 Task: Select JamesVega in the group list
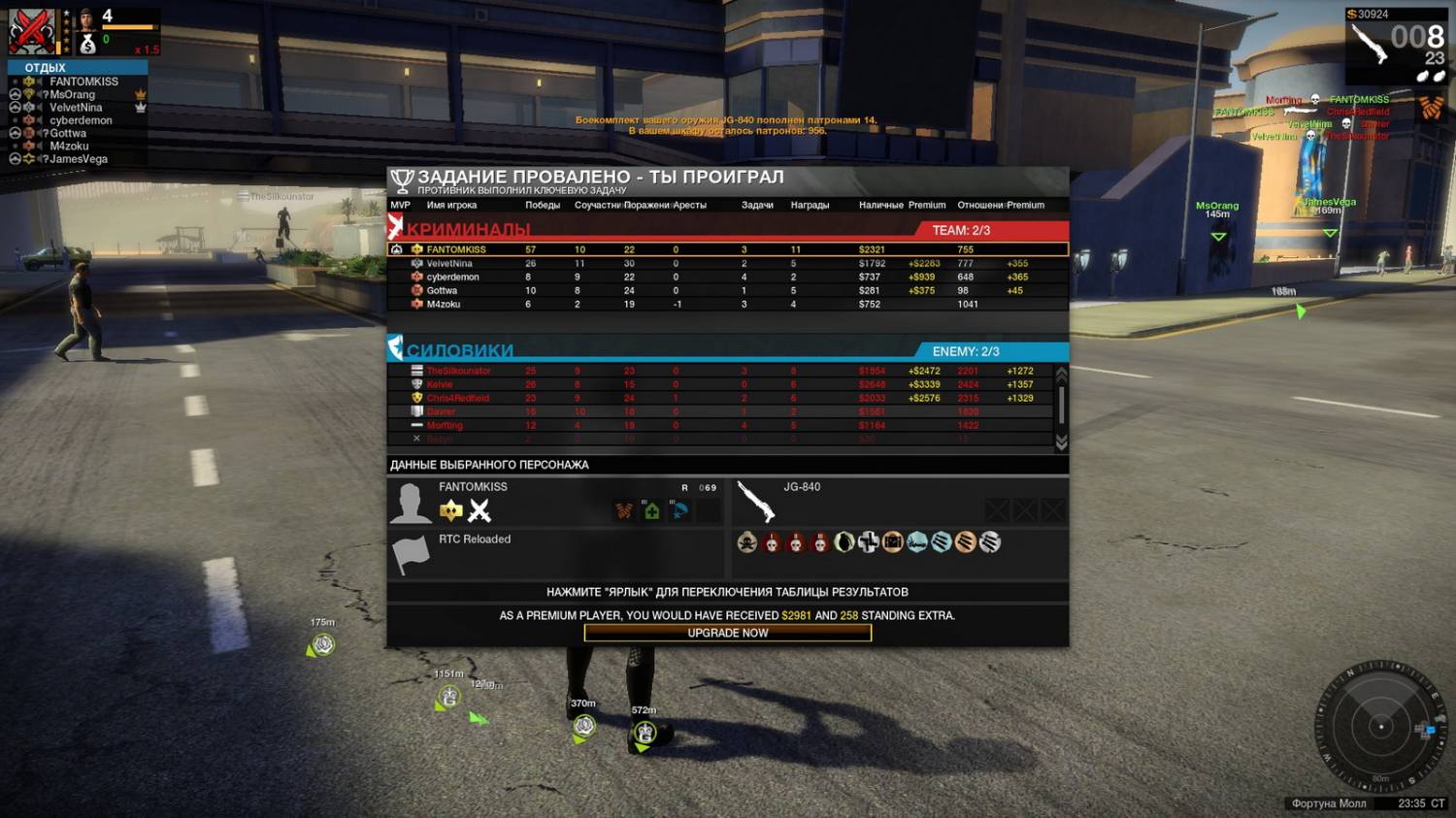[x=79, y=159]
